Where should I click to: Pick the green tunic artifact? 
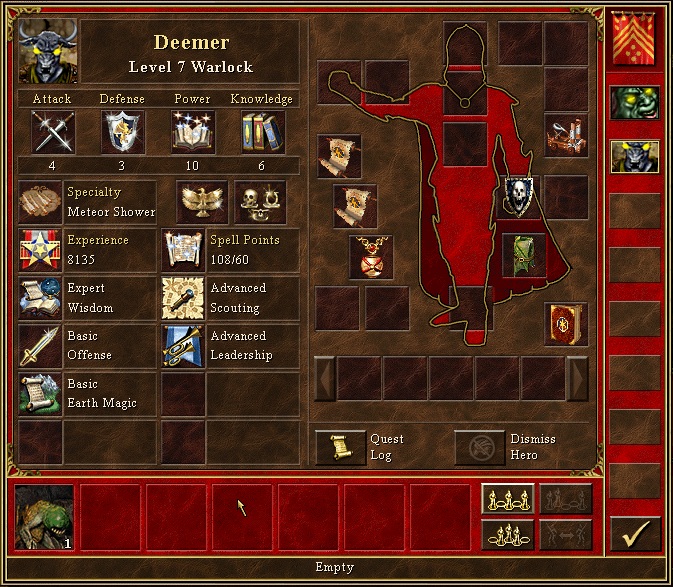521,252
